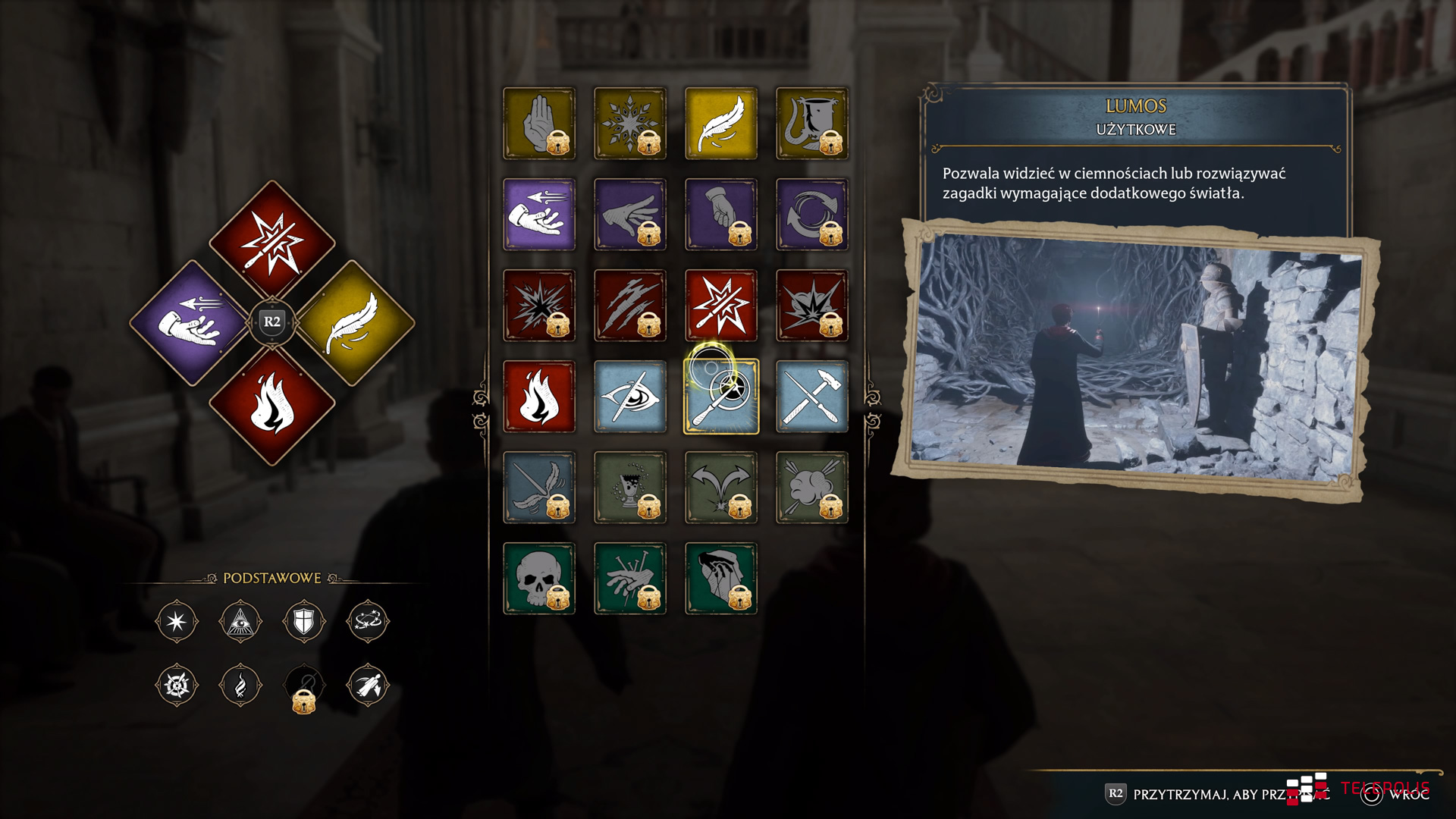Choose the Reparo crossed hammers spell
This screenshot has height=819, width=1456.
pyautogui.click(x=811, y=397)
